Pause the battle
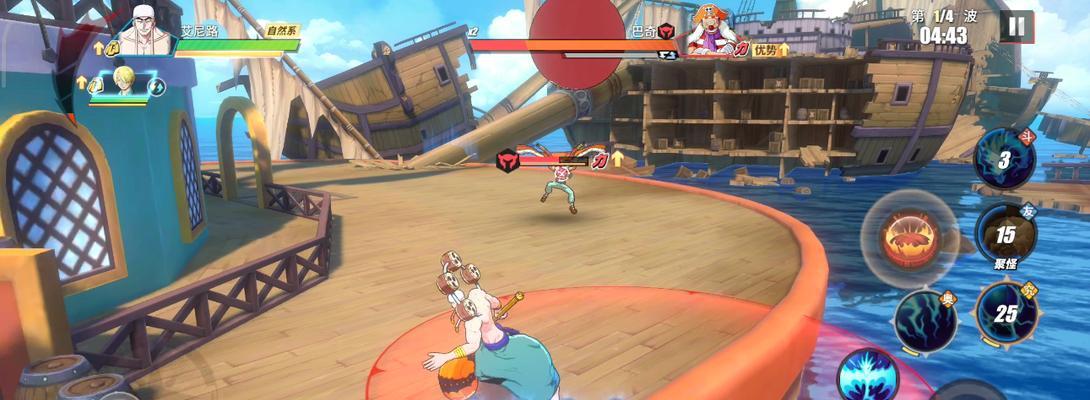This screenshot has height=400, width=1090. 1017,24
